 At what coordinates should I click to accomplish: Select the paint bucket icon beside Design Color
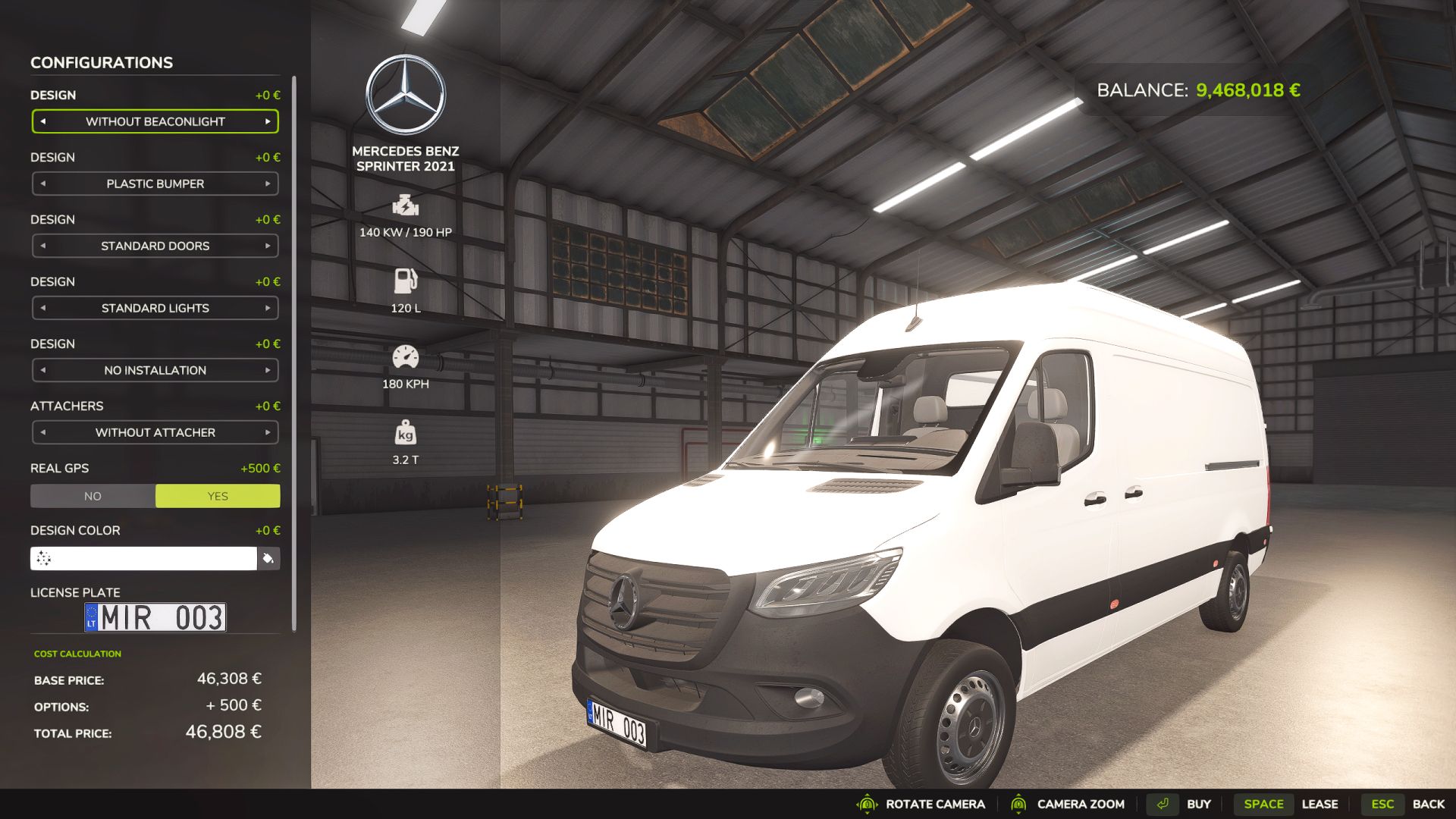pos(268,557)
